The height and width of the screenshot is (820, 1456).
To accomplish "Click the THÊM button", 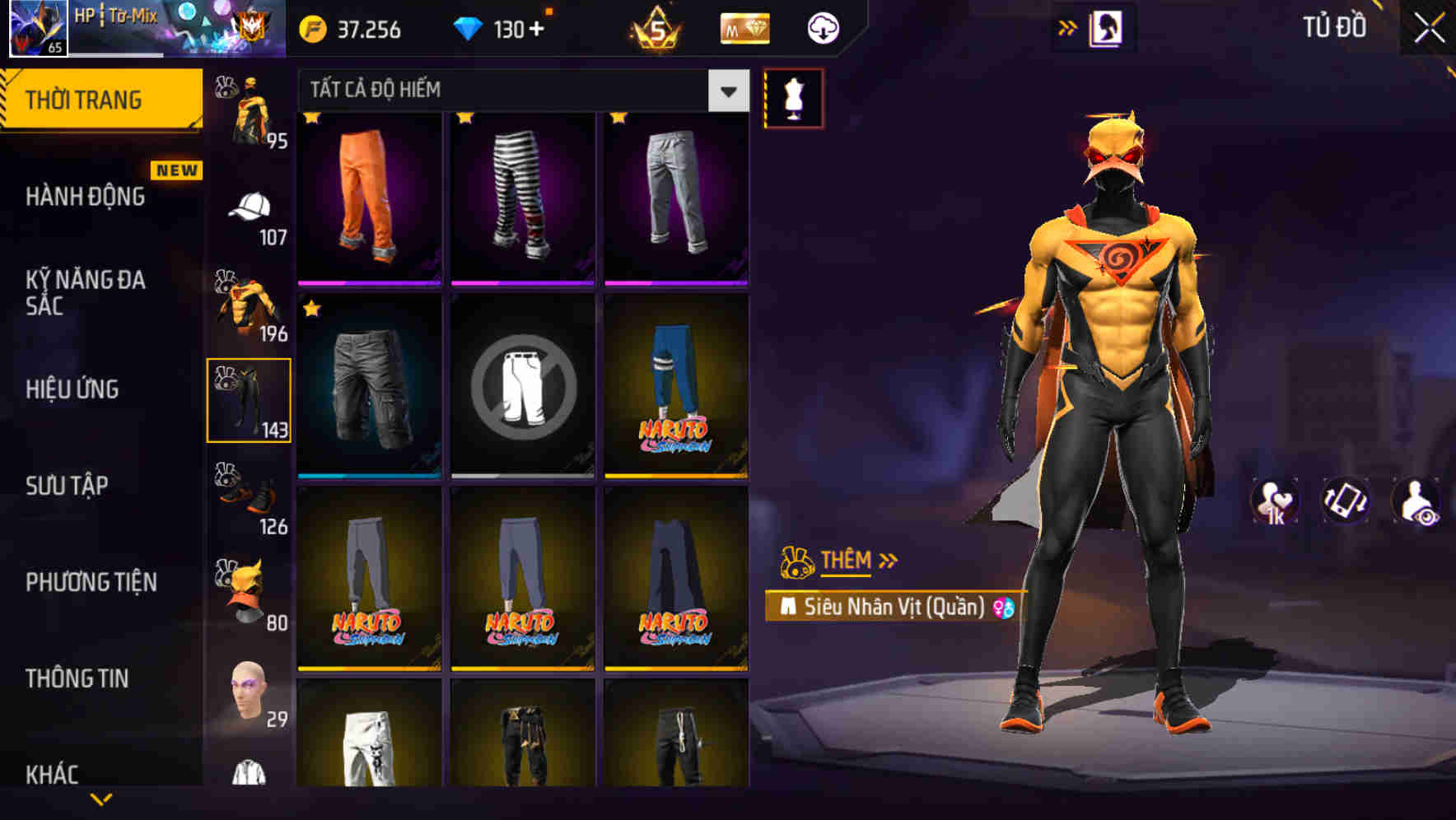I will coord(847,561).
